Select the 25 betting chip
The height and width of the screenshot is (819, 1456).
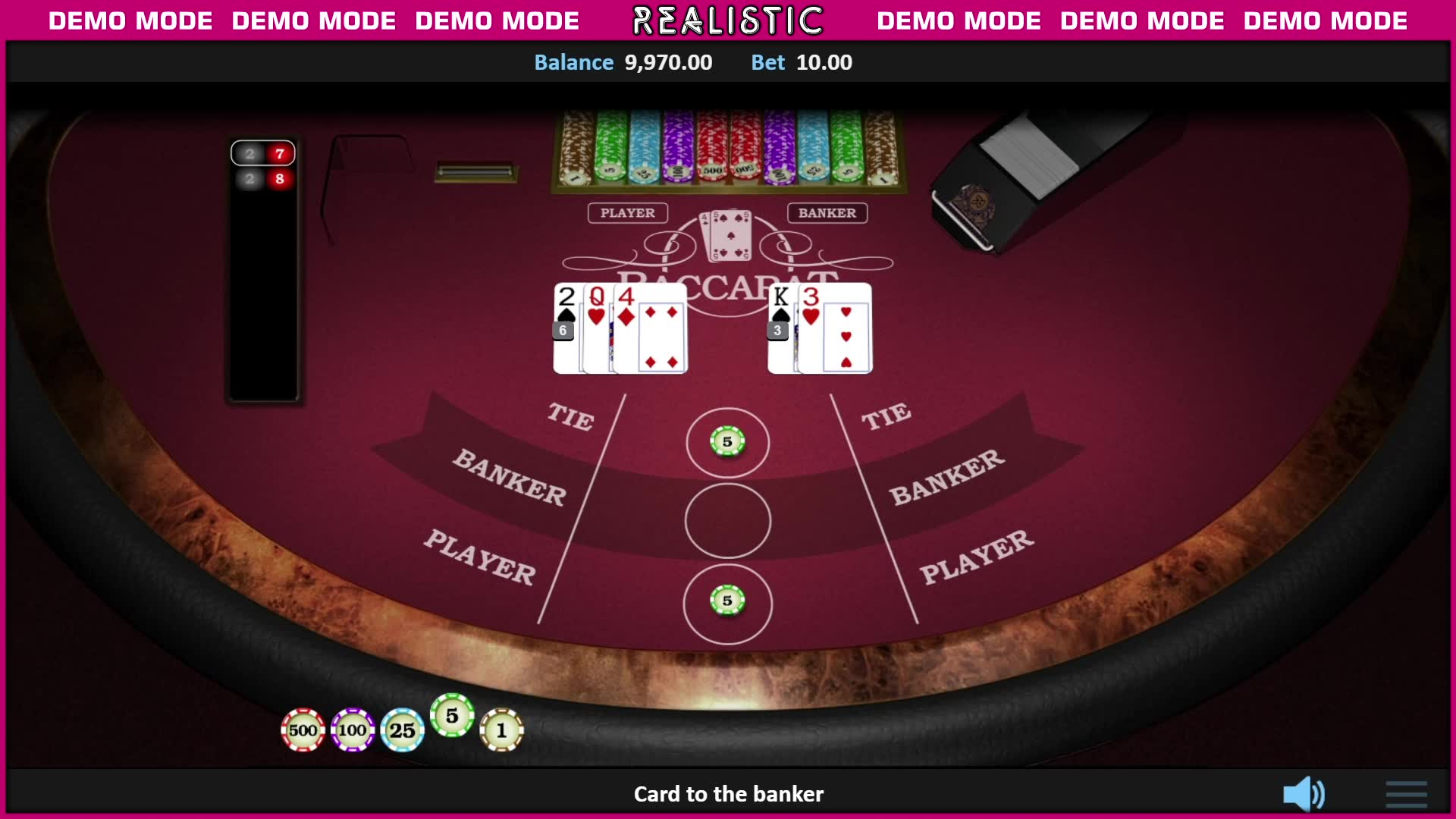(403, 730)
